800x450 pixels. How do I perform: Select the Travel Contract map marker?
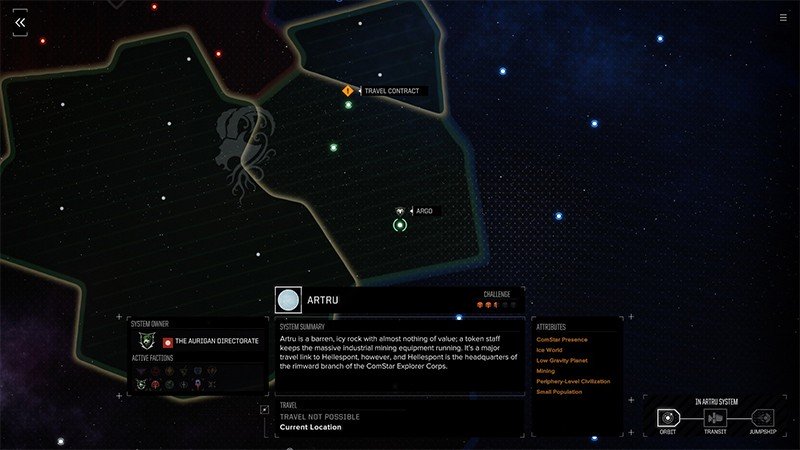tap(348, 91)
